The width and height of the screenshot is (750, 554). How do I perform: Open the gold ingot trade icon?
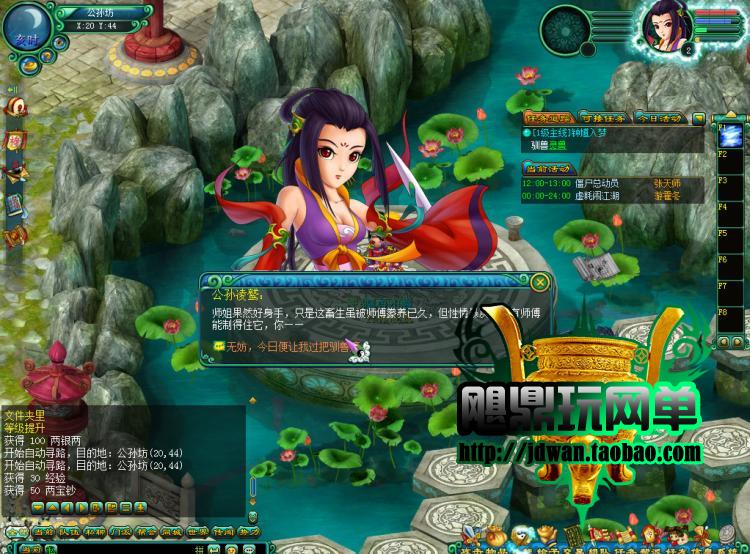click(x=545, y=532)
